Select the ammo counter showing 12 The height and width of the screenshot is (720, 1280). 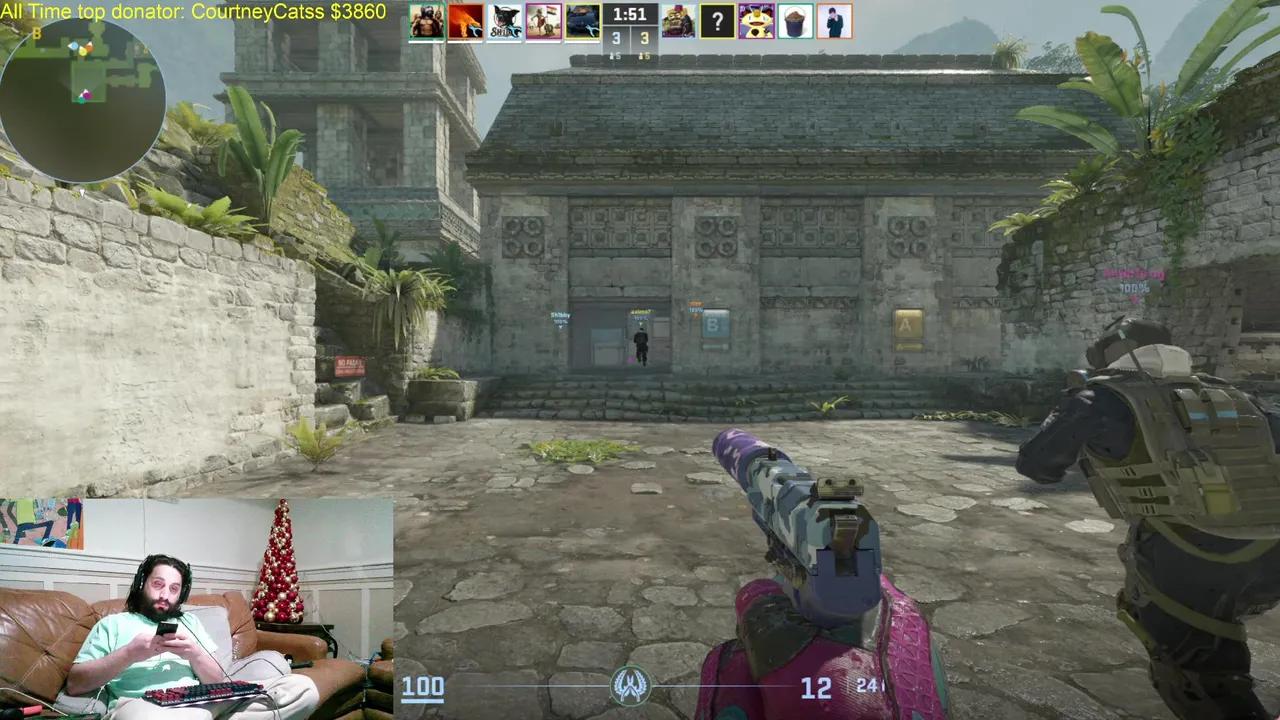[817, 688]
